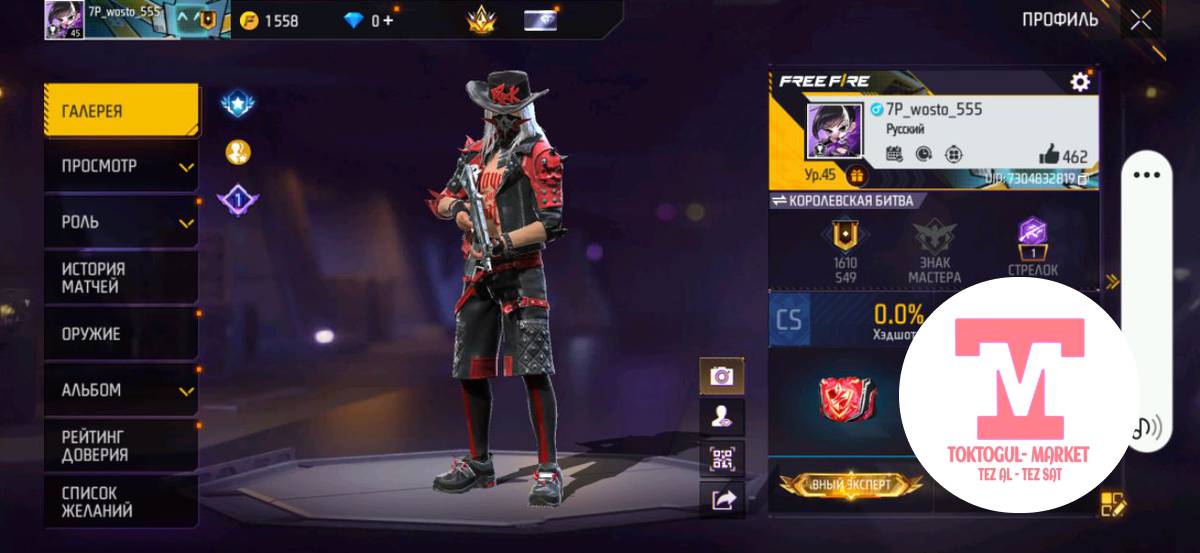Open the Оружие section
The width and height of the screenshot is (1200, 553).
[x=121, y=334]
